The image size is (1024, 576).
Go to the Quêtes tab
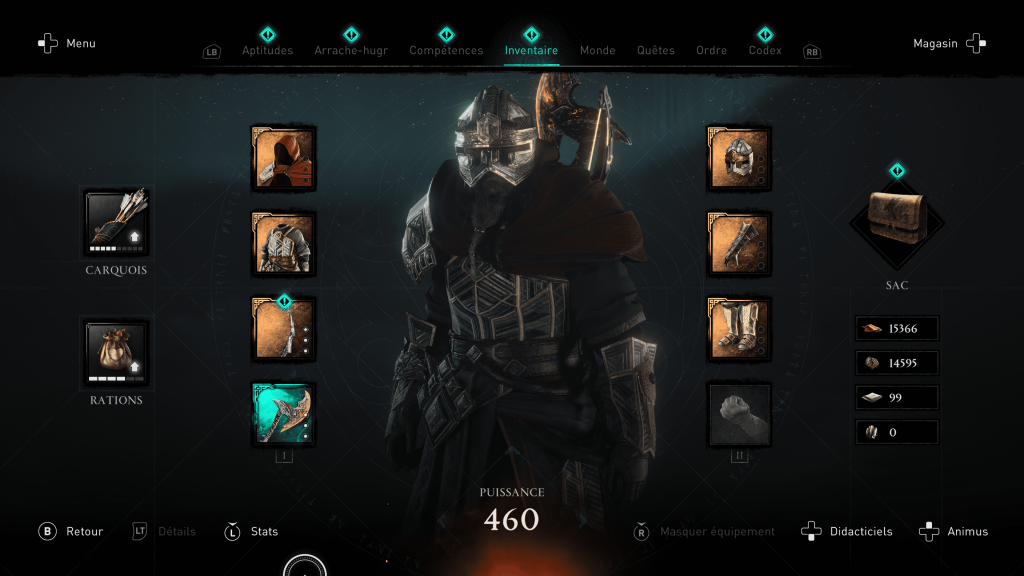coord(656,50)
